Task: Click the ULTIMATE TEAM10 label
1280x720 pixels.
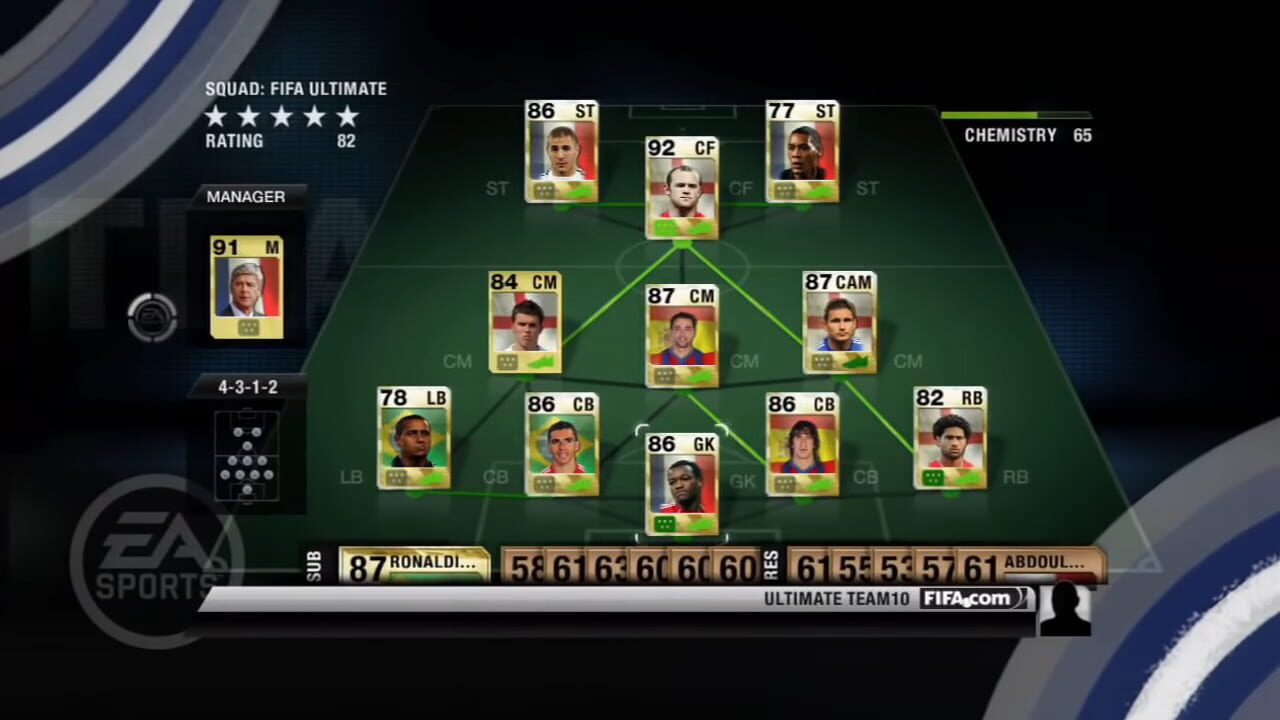Action: point(836,598)
